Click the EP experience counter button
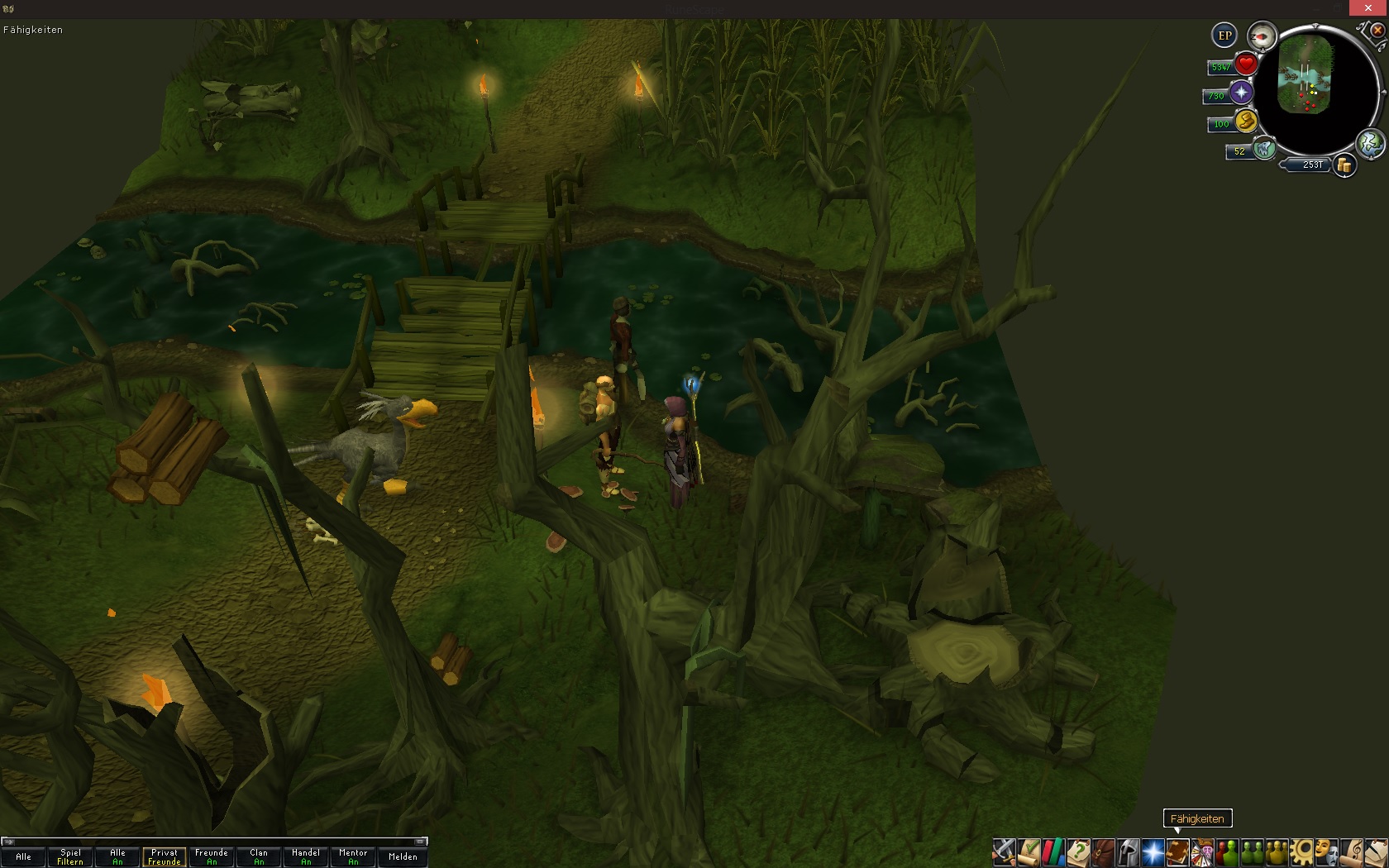Viewport: 1389px width, 868px height. [1224, 36]
